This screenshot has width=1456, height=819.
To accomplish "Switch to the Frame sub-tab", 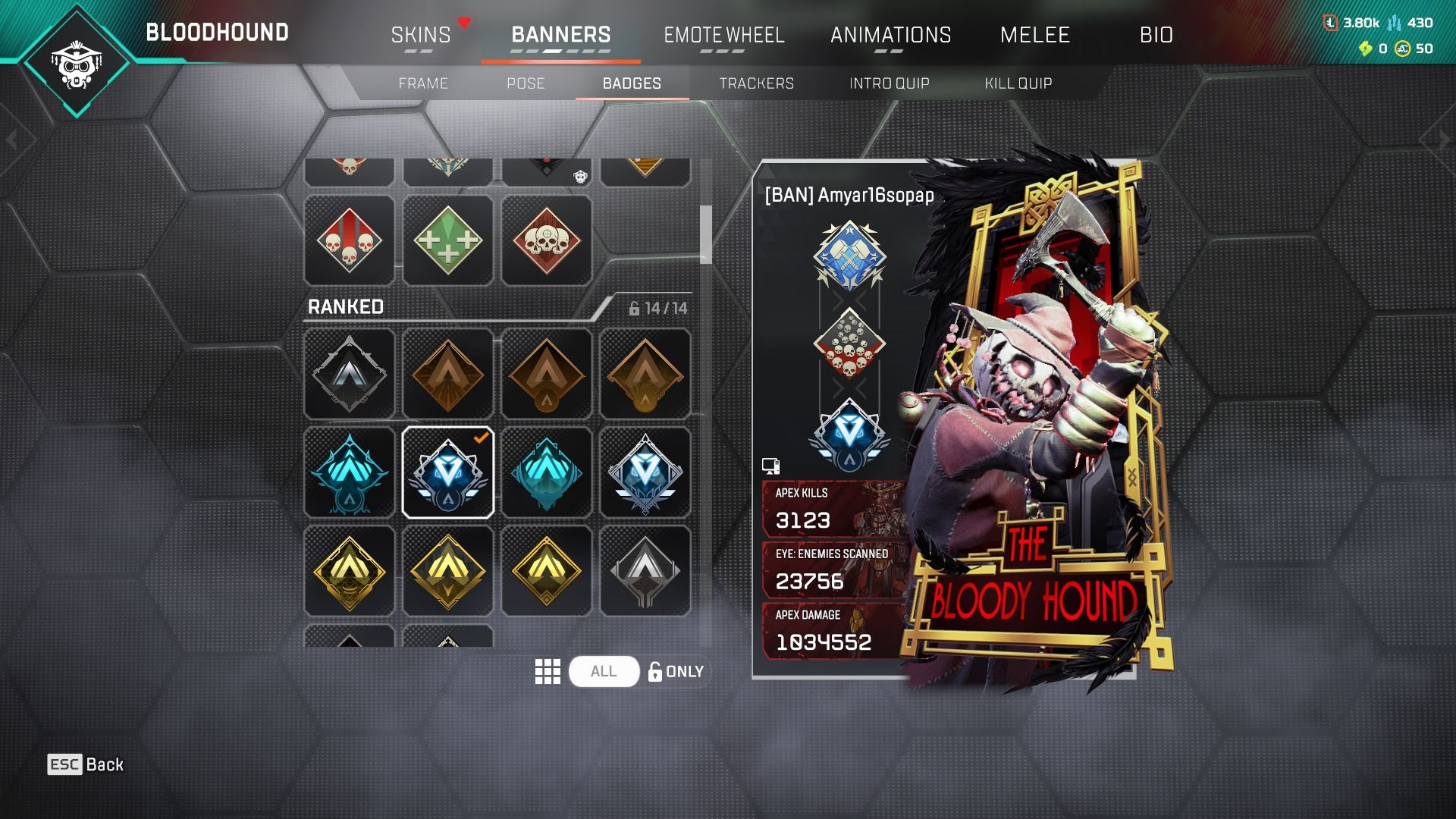I will pos(423,83).
